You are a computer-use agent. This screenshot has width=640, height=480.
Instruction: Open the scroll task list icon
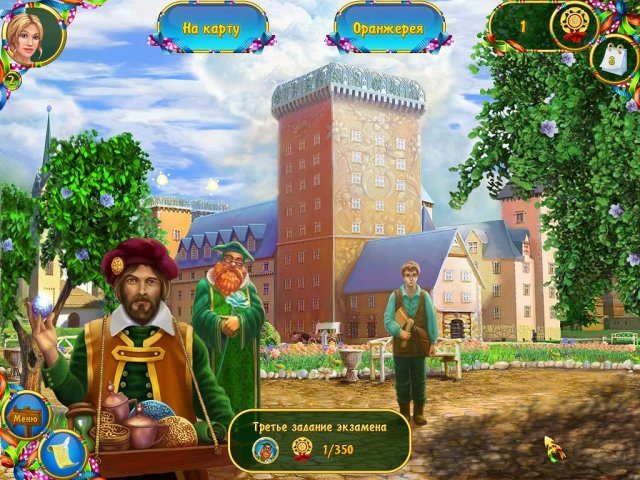tap(62, 451)
